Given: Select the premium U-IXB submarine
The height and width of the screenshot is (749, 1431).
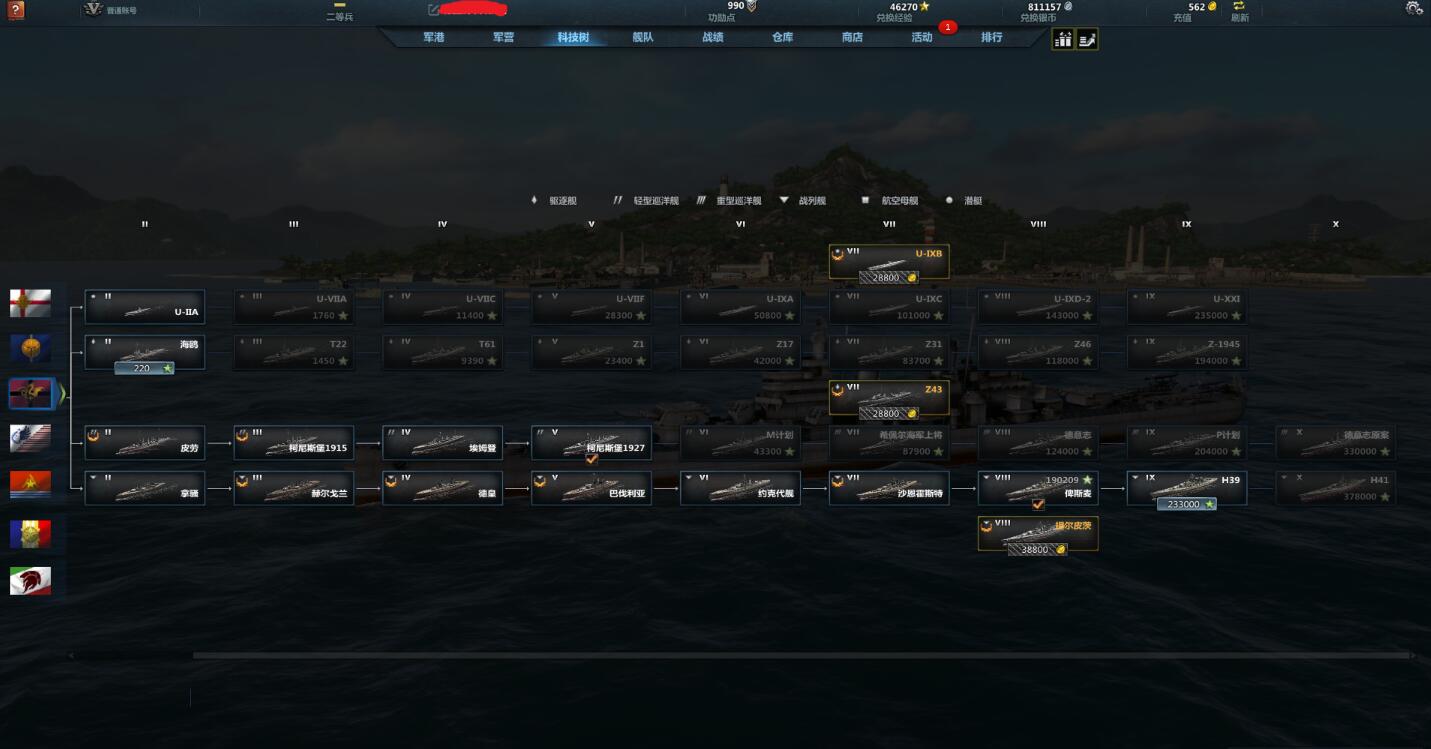Looking at the screenshot, I should (889, 262).
